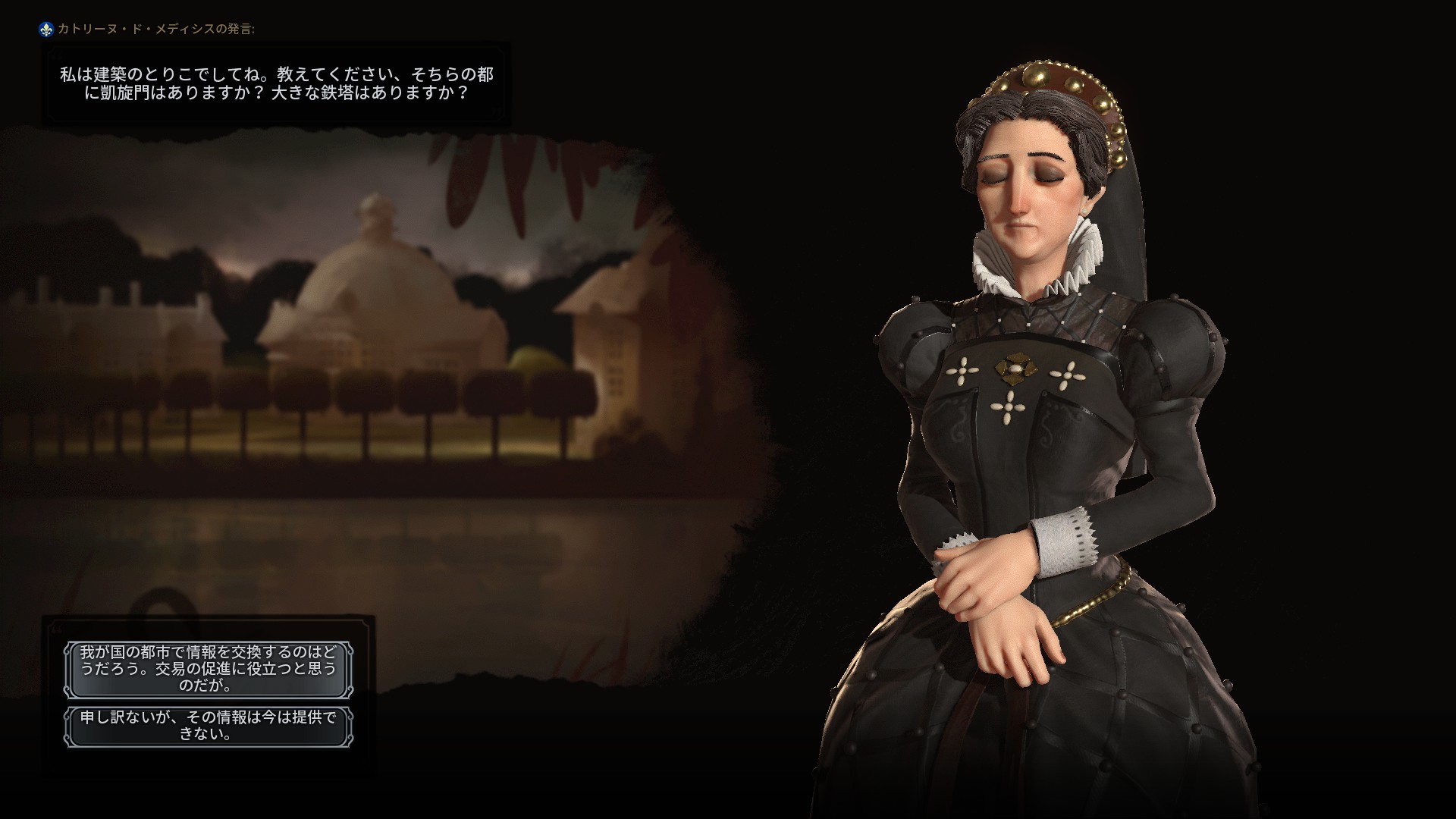Viewport: 1456px width, 819px height.
Task: Choose the reply offering to exchange city information
Action: click(x=208, y=669)
